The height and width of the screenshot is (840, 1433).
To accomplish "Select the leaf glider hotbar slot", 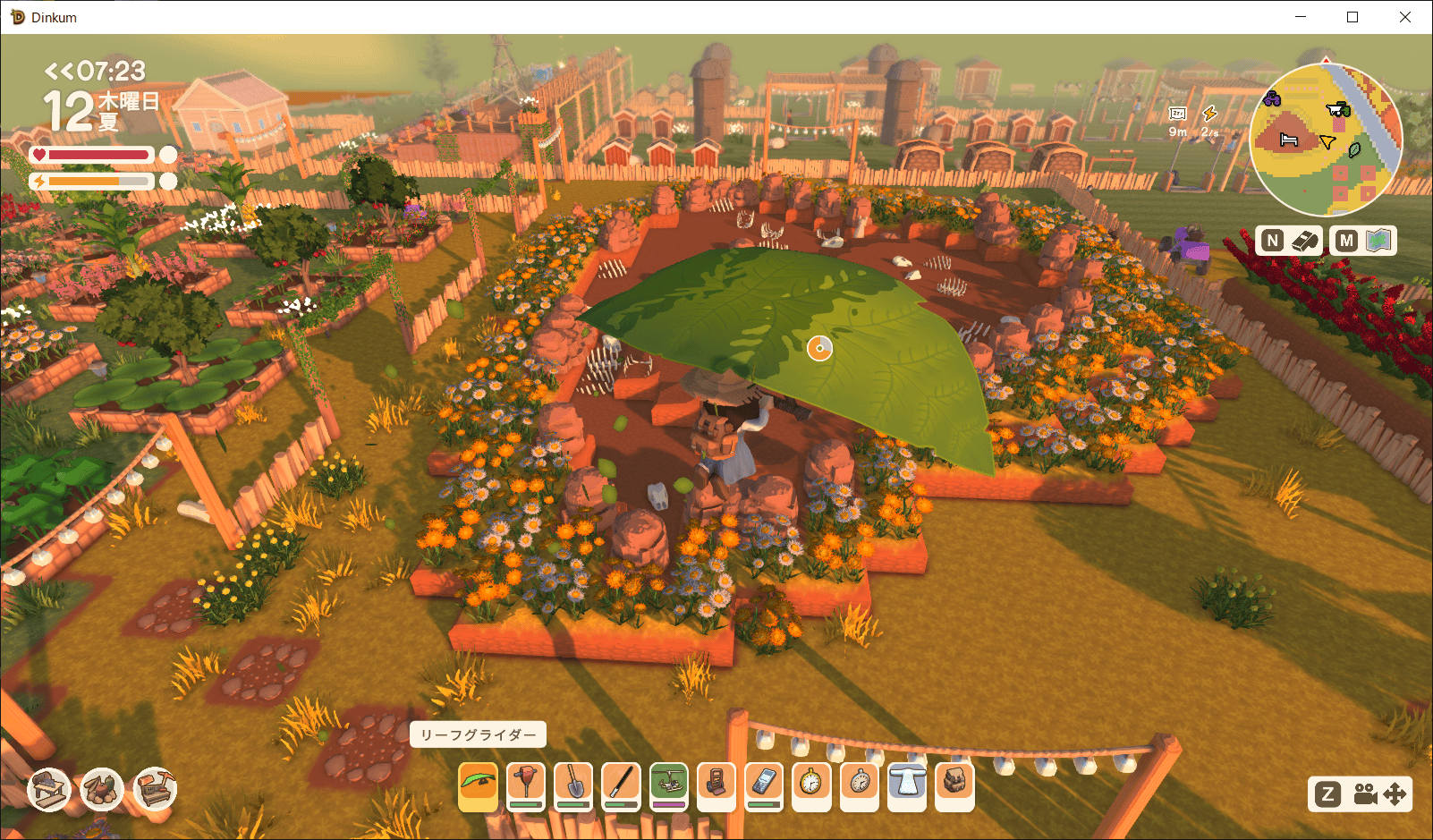I will pyautogui.click(x=478, y=785).
